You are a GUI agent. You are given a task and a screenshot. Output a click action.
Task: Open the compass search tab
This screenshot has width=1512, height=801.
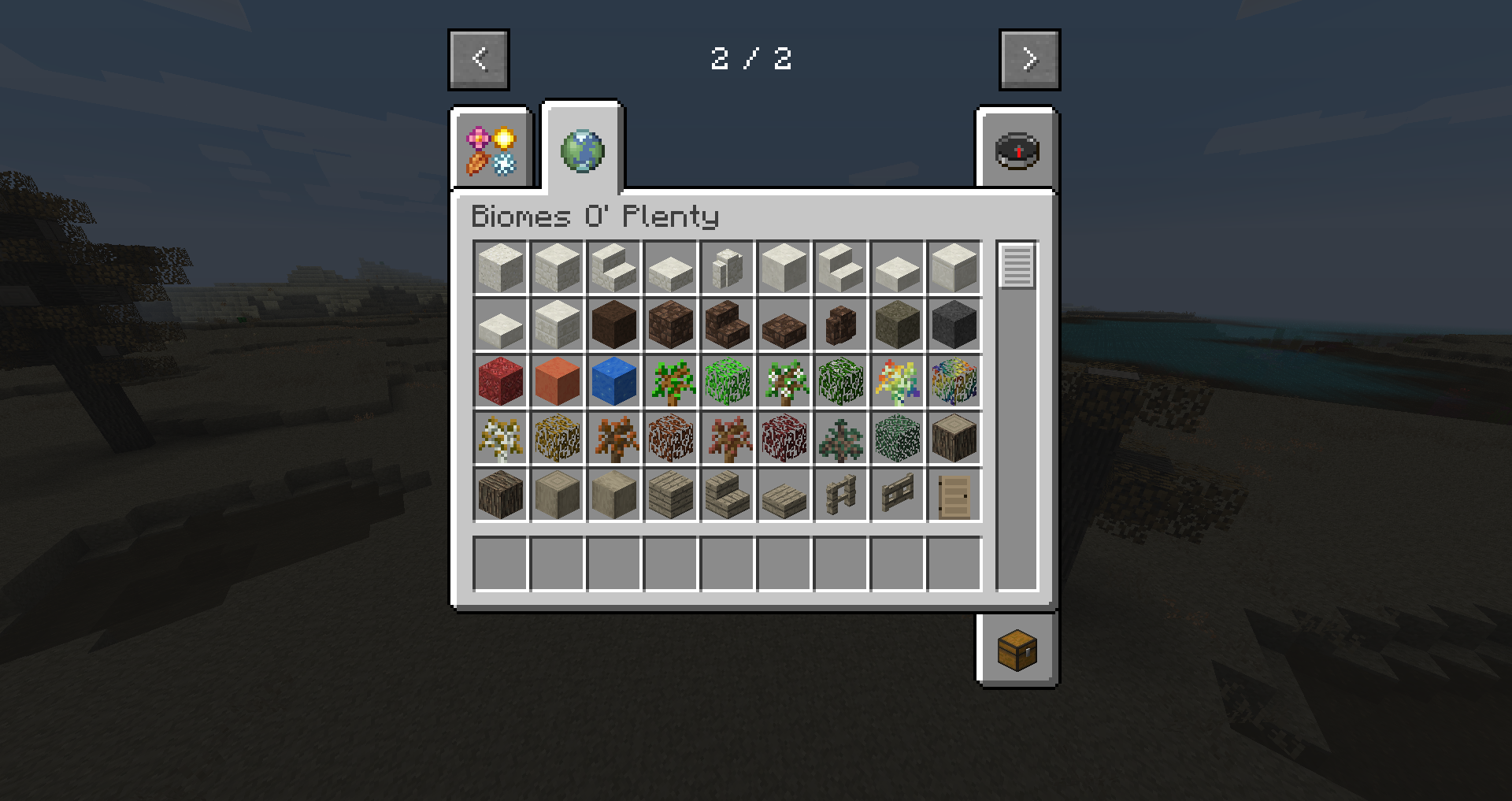(1017, 150)
